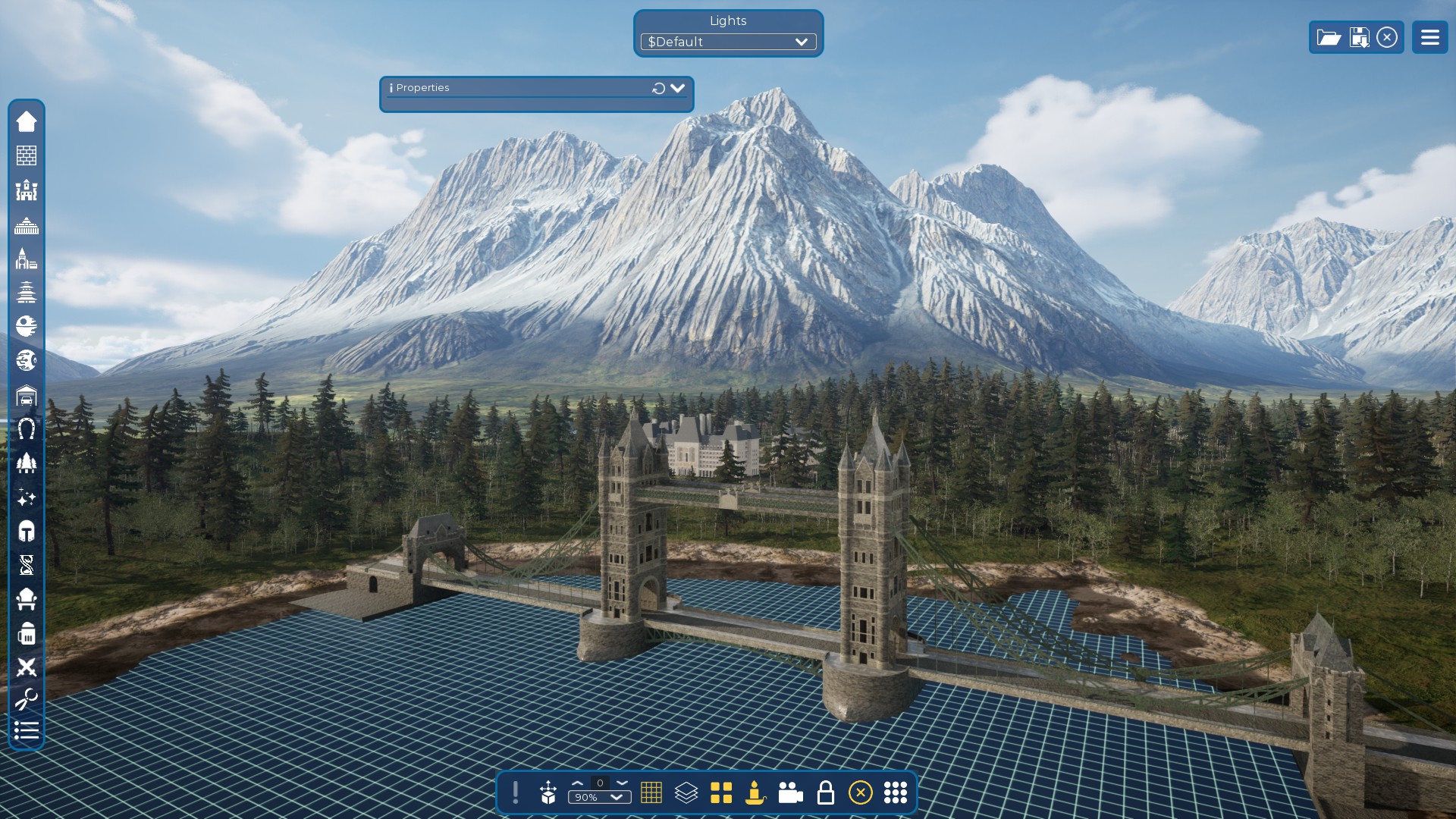Toggle the candle lights tool
Viewport: 1456px width, 819px height.
point(755,792)
